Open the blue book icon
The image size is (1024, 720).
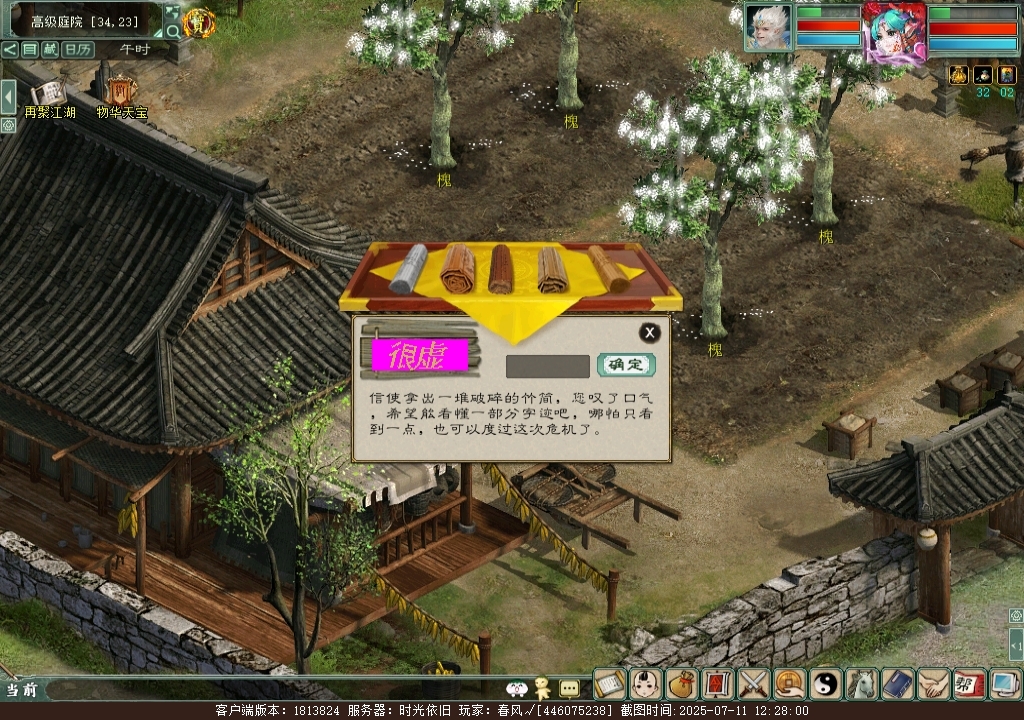point(897,684)
